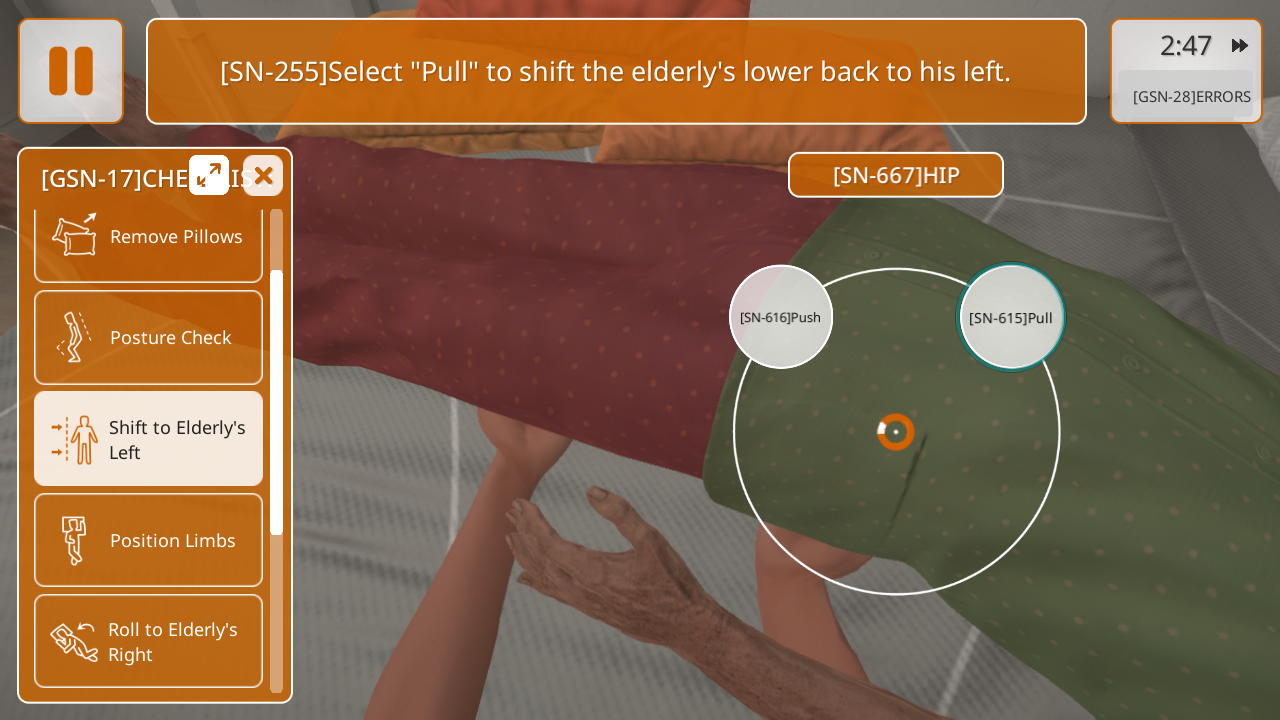Select Shift to Elderly's Left step
Screen dimensions: 1280x720
tap(148, 439)
